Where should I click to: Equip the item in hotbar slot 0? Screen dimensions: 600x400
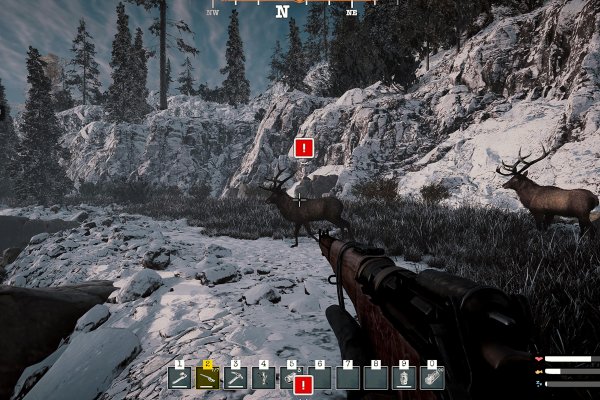tap(432, 378)
